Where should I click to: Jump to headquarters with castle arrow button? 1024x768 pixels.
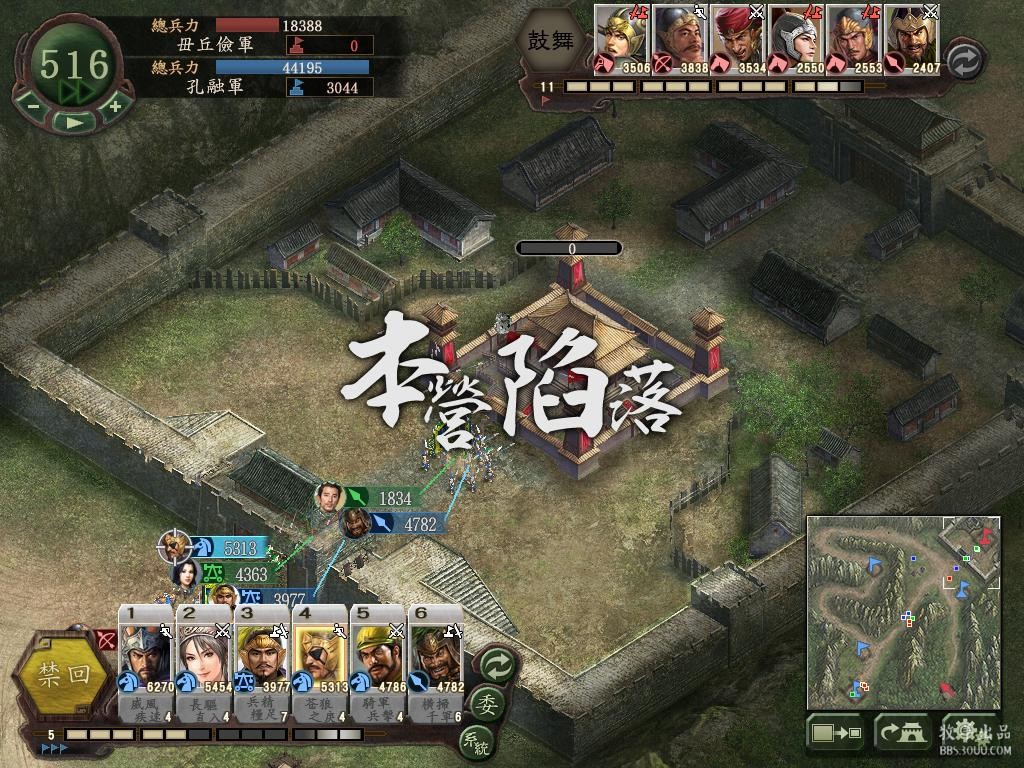(x=903, y=734)
